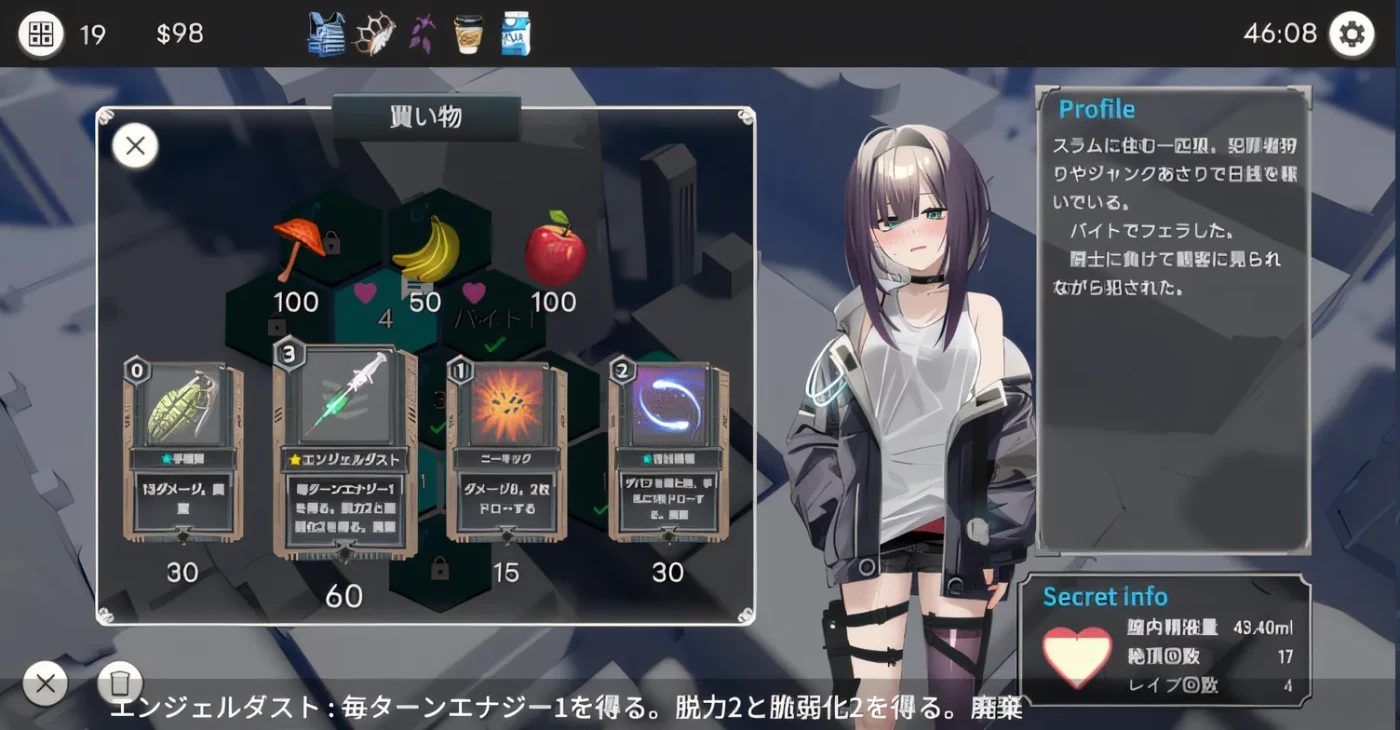Viewport: 1400px width, 730px height.
Task: Select the purple herb item icon
Action: (x=421, y=34)
